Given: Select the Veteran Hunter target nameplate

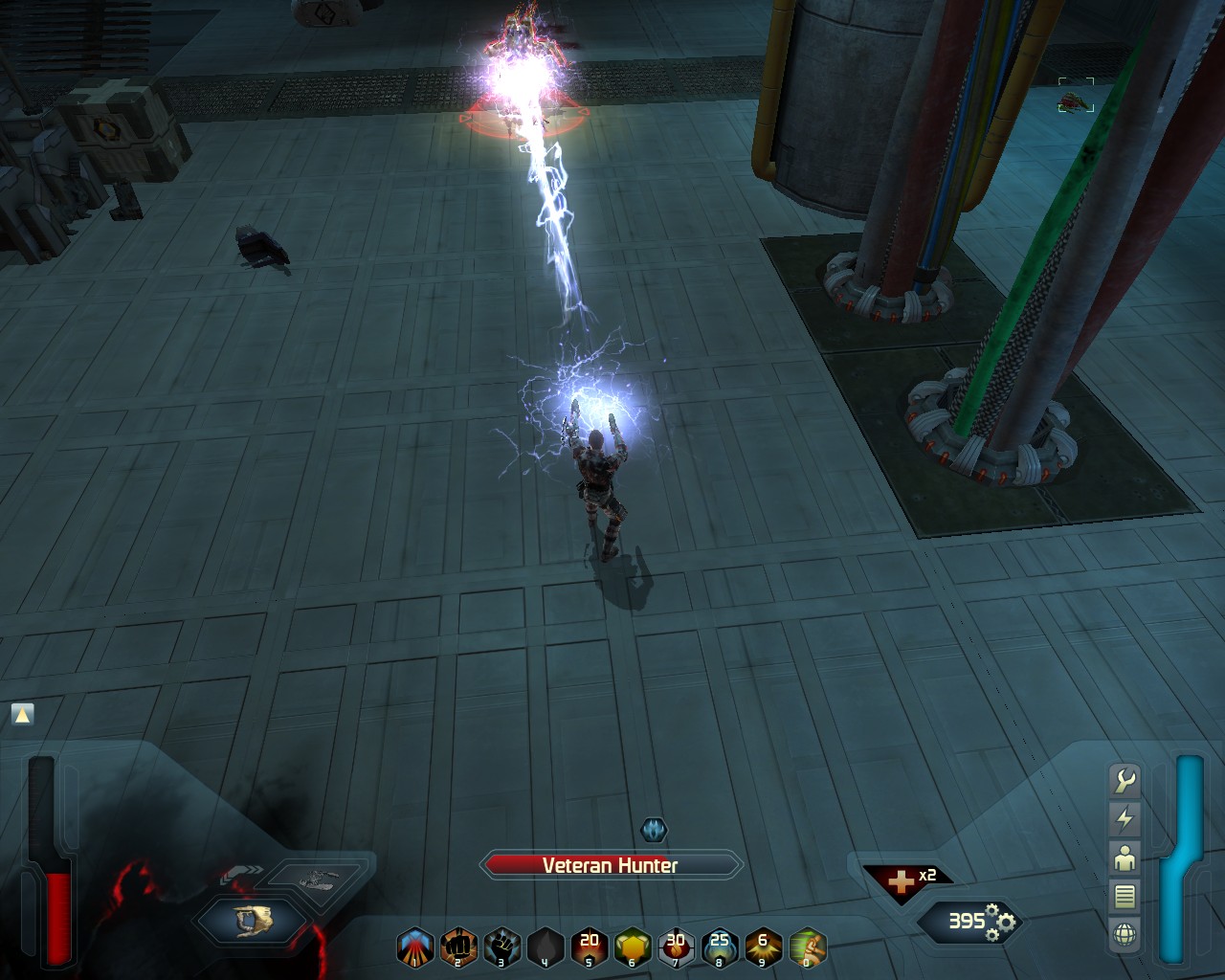Looking at the screenshot, I should pyautogui.click(x=611, y=866).
